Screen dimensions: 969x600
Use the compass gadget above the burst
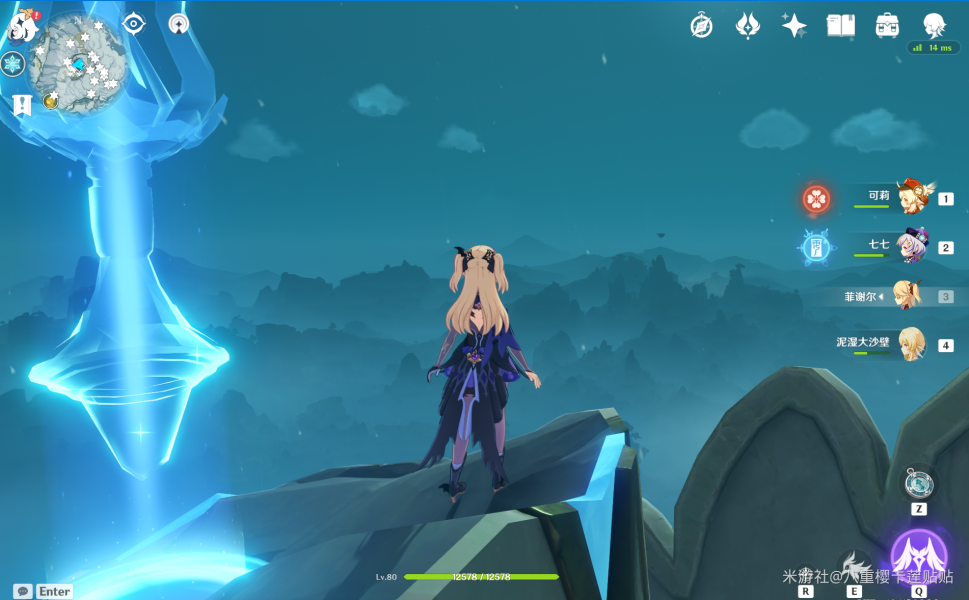pyautogui.click(x=918, y=484)
